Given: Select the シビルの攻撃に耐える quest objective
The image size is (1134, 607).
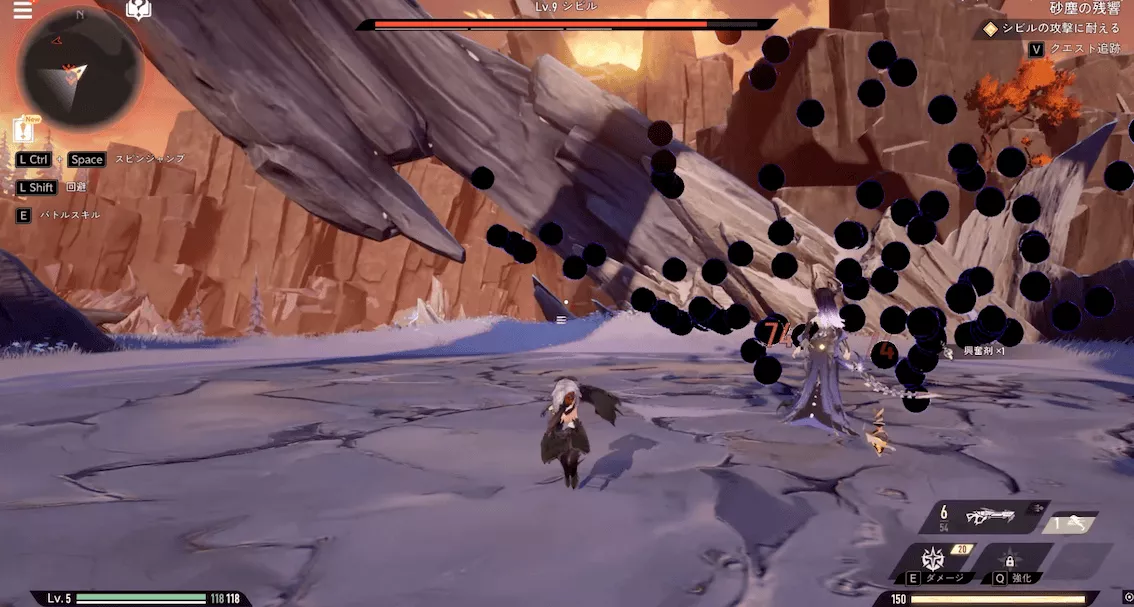Looking at the screenshot, I should 1060,28.
